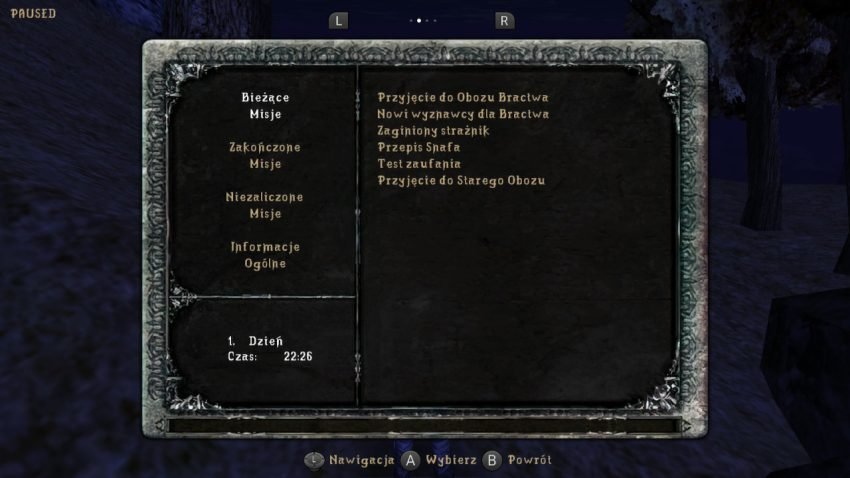Open the Zakończone Misje category
The image size is (850, 478).
265,155
